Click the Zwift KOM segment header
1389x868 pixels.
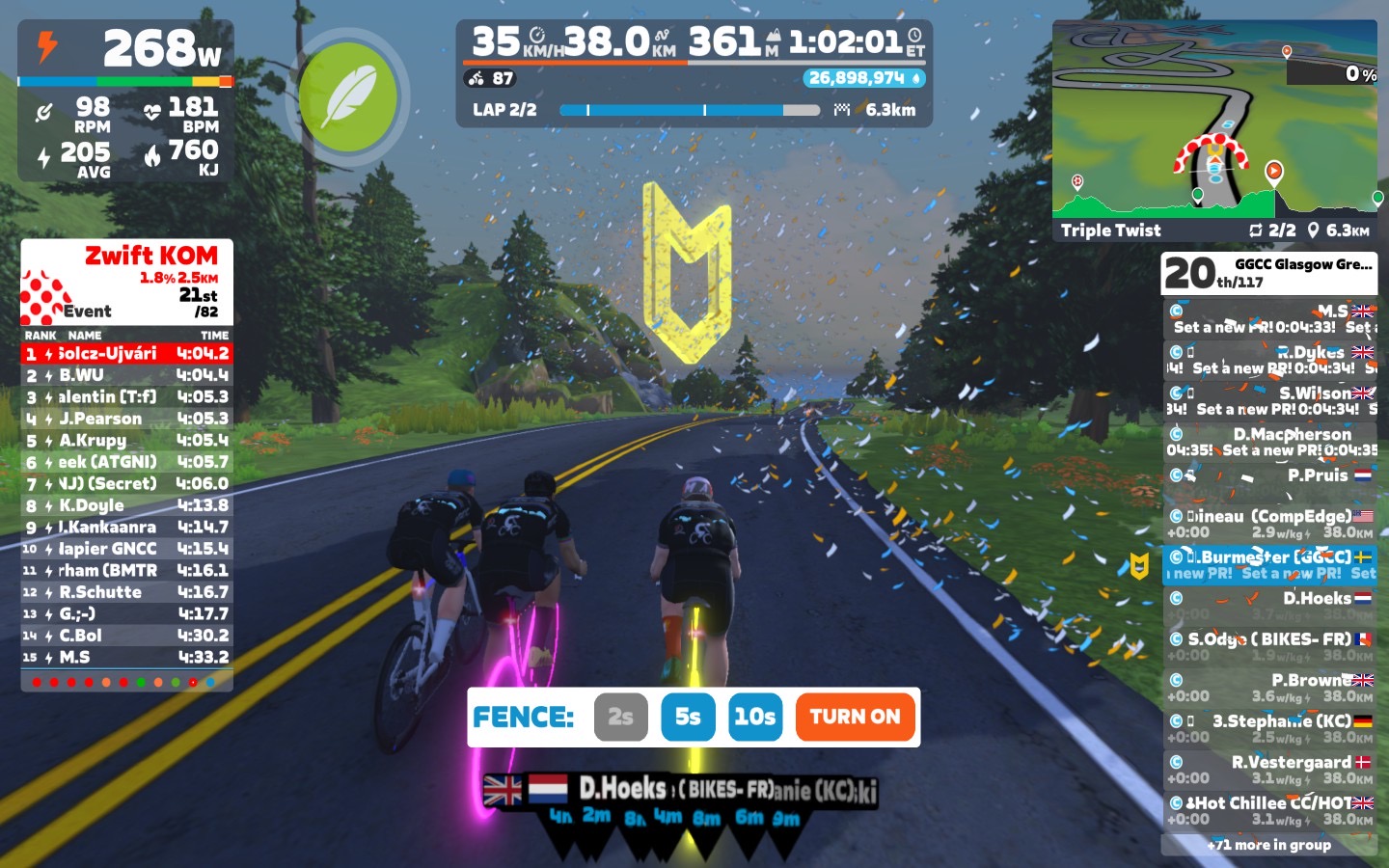(x=126, y=282)
